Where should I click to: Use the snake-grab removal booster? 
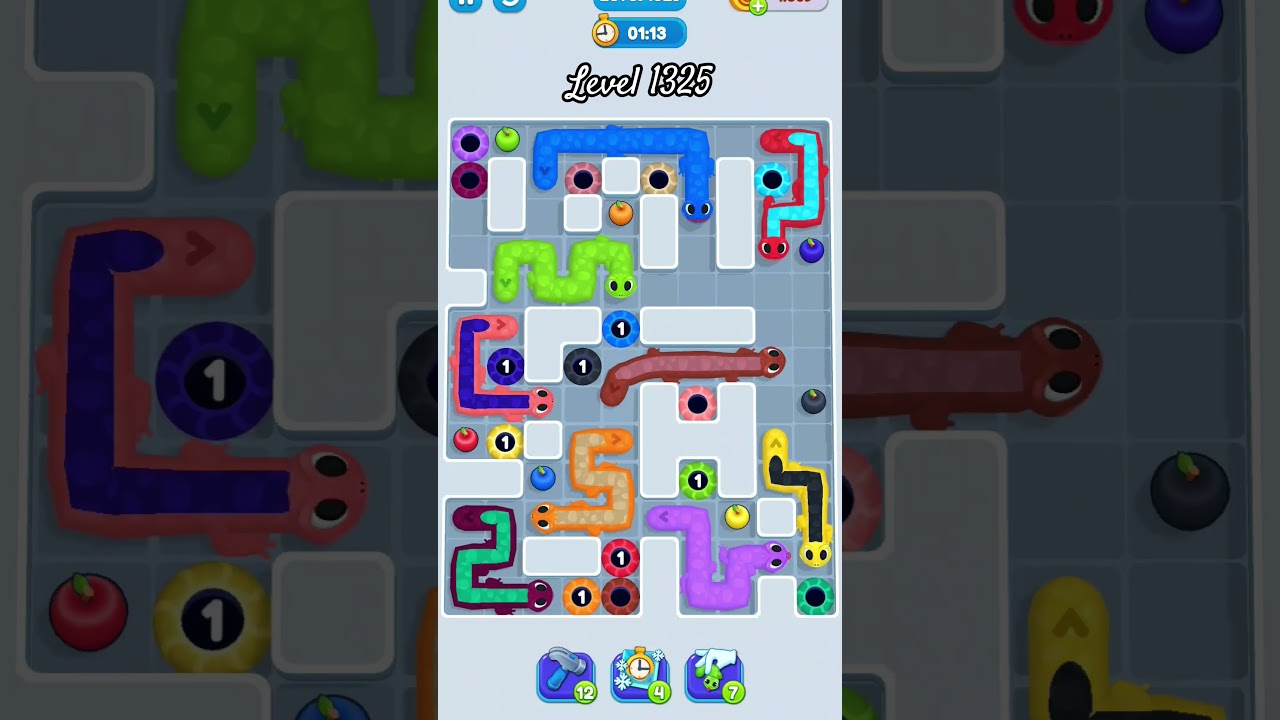click(714, 675)
